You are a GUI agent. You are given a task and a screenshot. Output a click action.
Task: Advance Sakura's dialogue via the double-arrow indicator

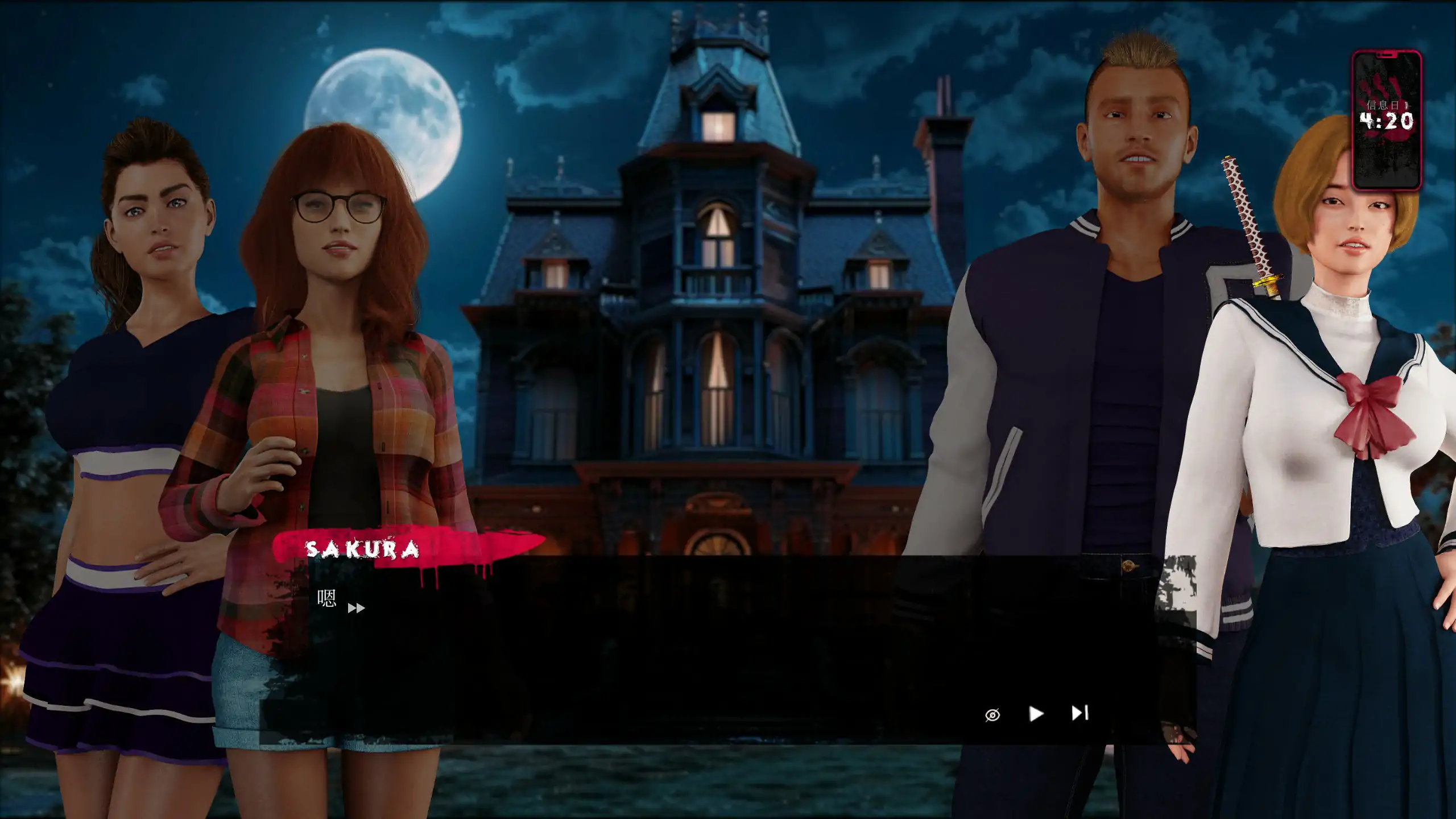tap(356, 609)
